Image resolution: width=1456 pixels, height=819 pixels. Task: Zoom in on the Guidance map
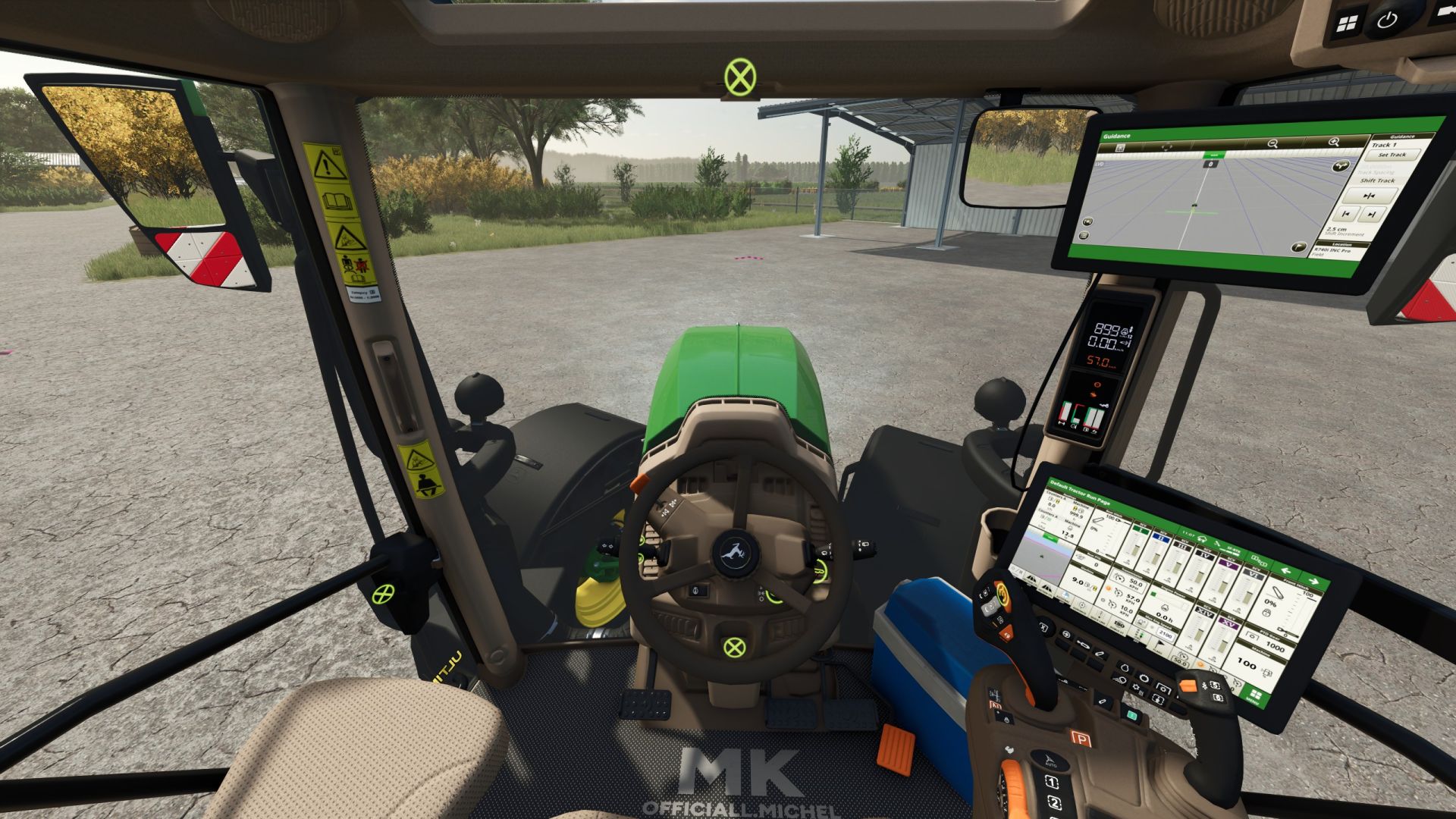click(1333, 143)
